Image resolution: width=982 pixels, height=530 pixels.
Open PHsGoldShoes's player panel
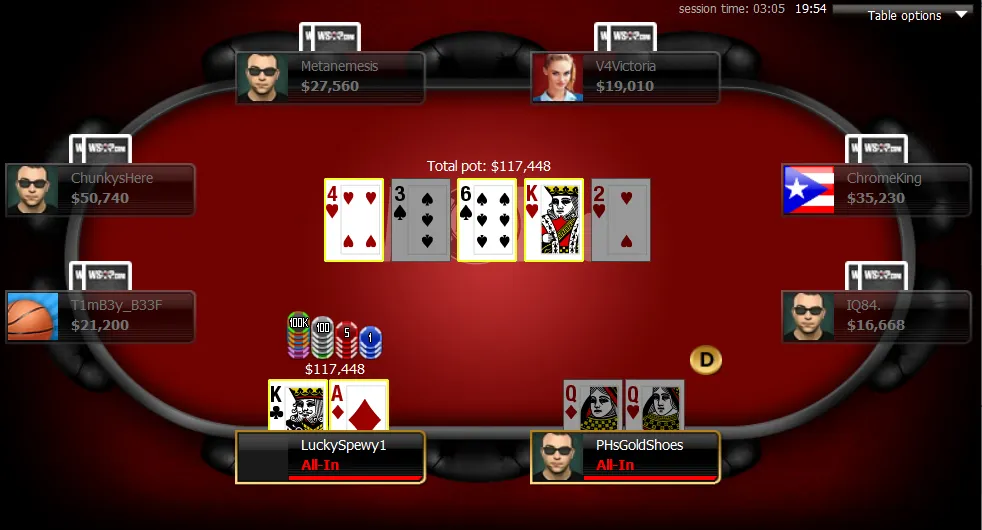click(x=625, y=456)
